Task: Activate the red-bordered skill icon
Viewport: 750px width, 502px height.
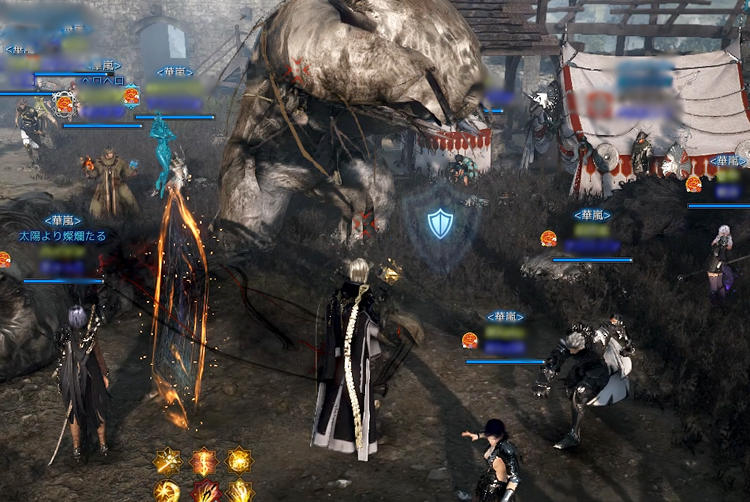Action: click(x=205, y=493)
